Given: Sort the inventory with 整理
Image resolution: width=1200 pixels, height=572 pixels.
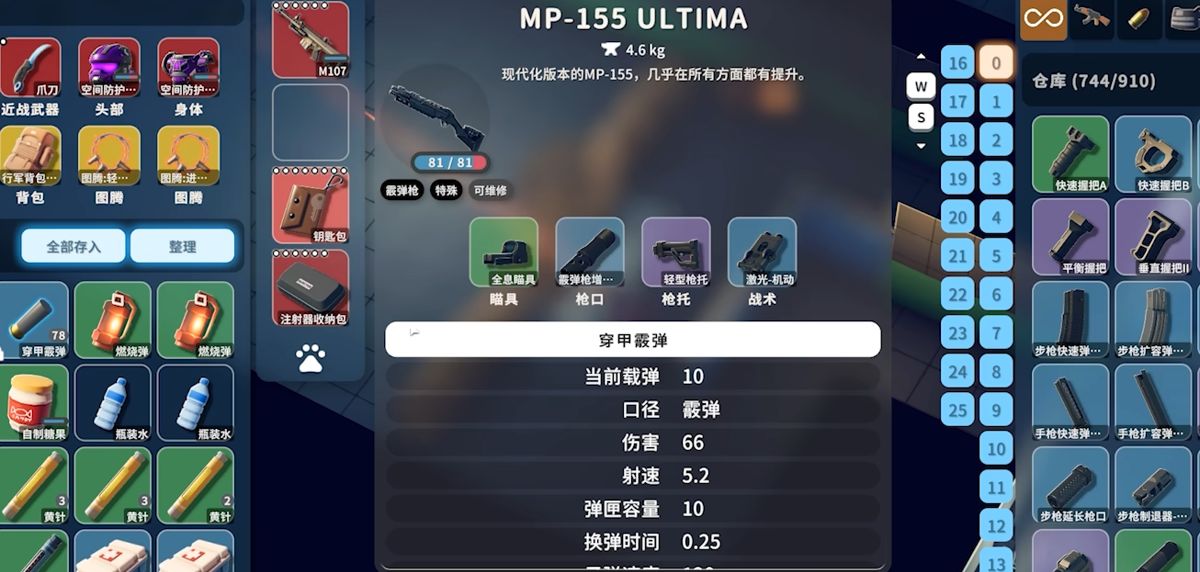Looking at the screenshot, I should click(182, 246).
